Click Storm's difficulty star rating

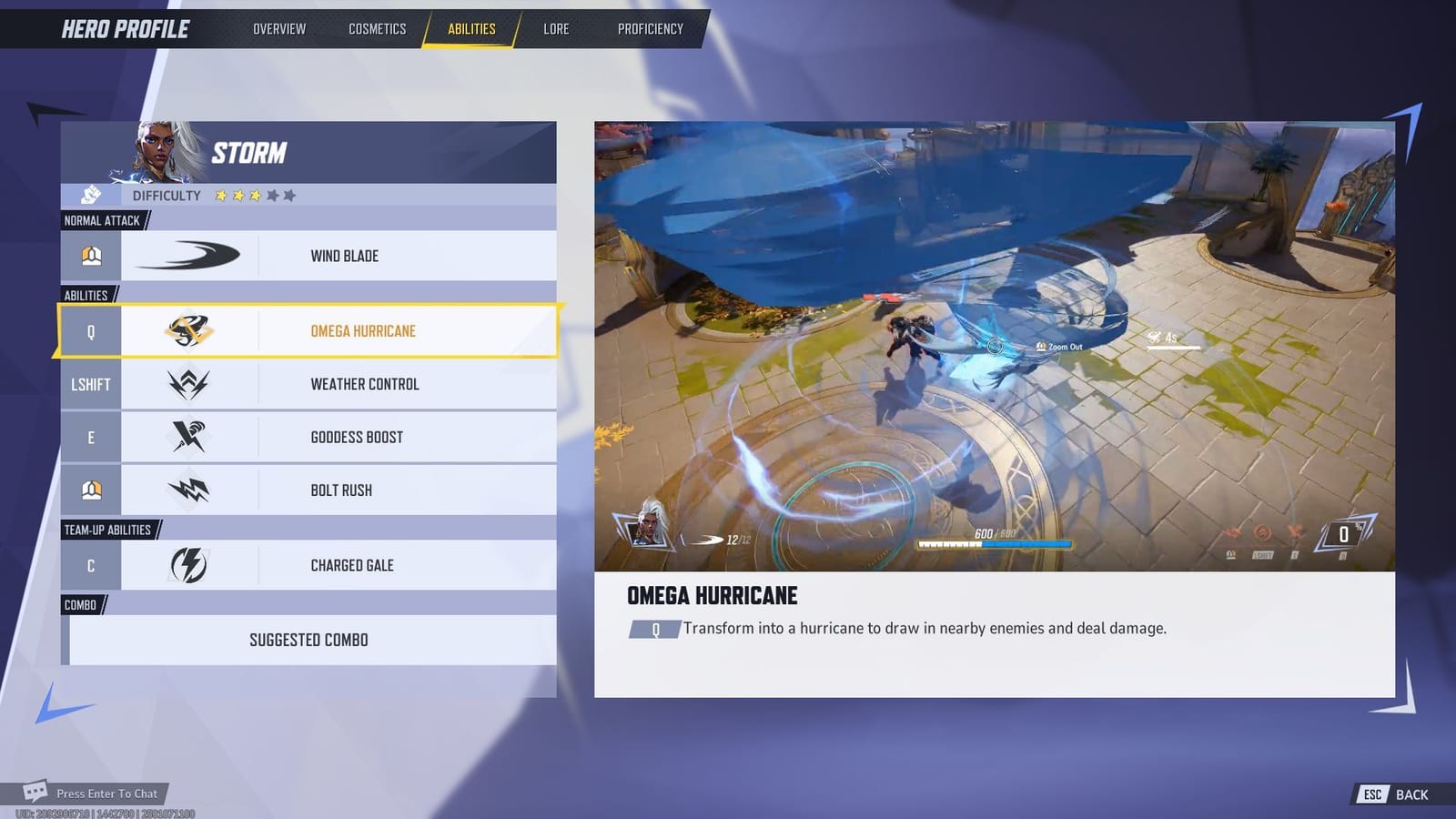pos(253,194)
